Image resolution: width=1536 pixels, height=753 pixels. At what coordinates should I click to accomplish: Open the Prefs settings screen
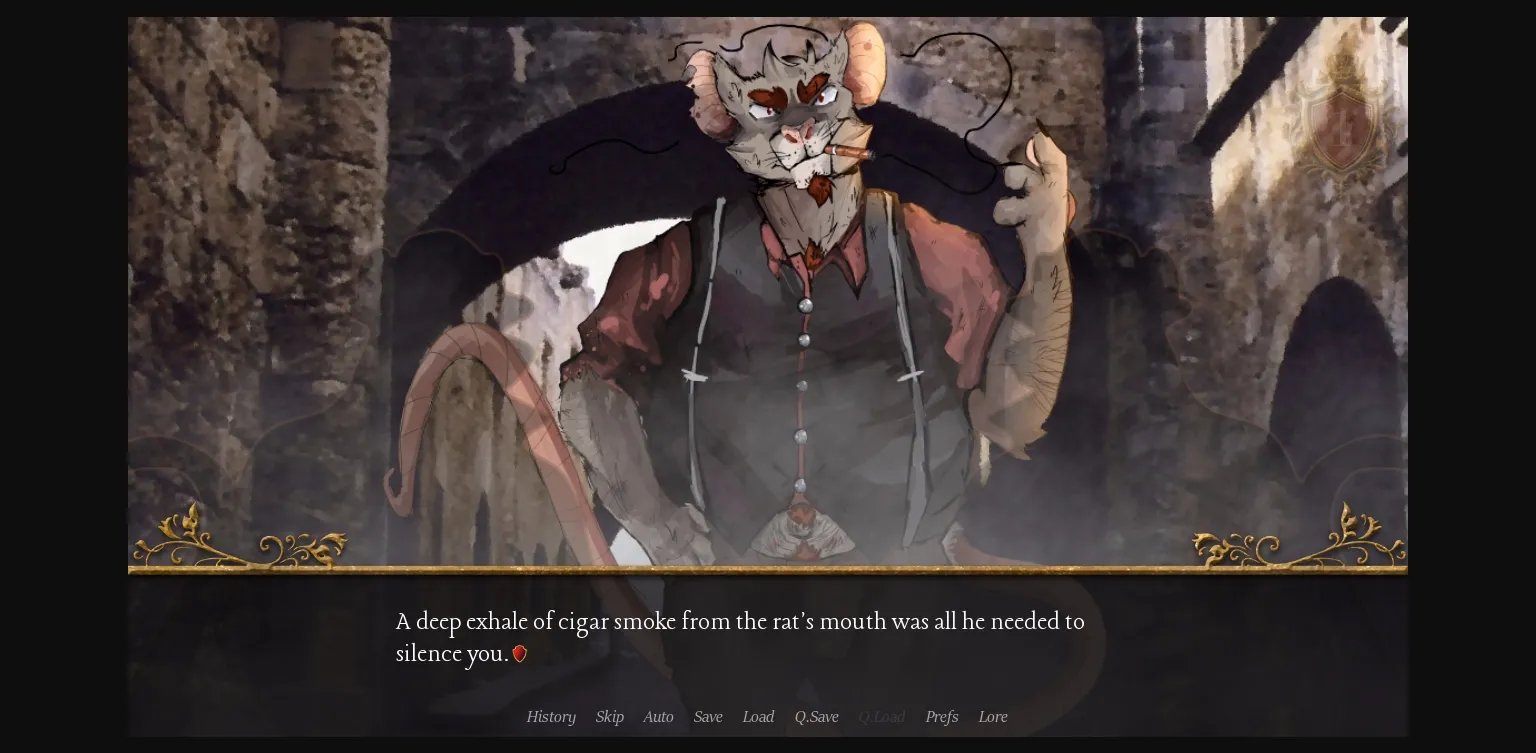941,717
